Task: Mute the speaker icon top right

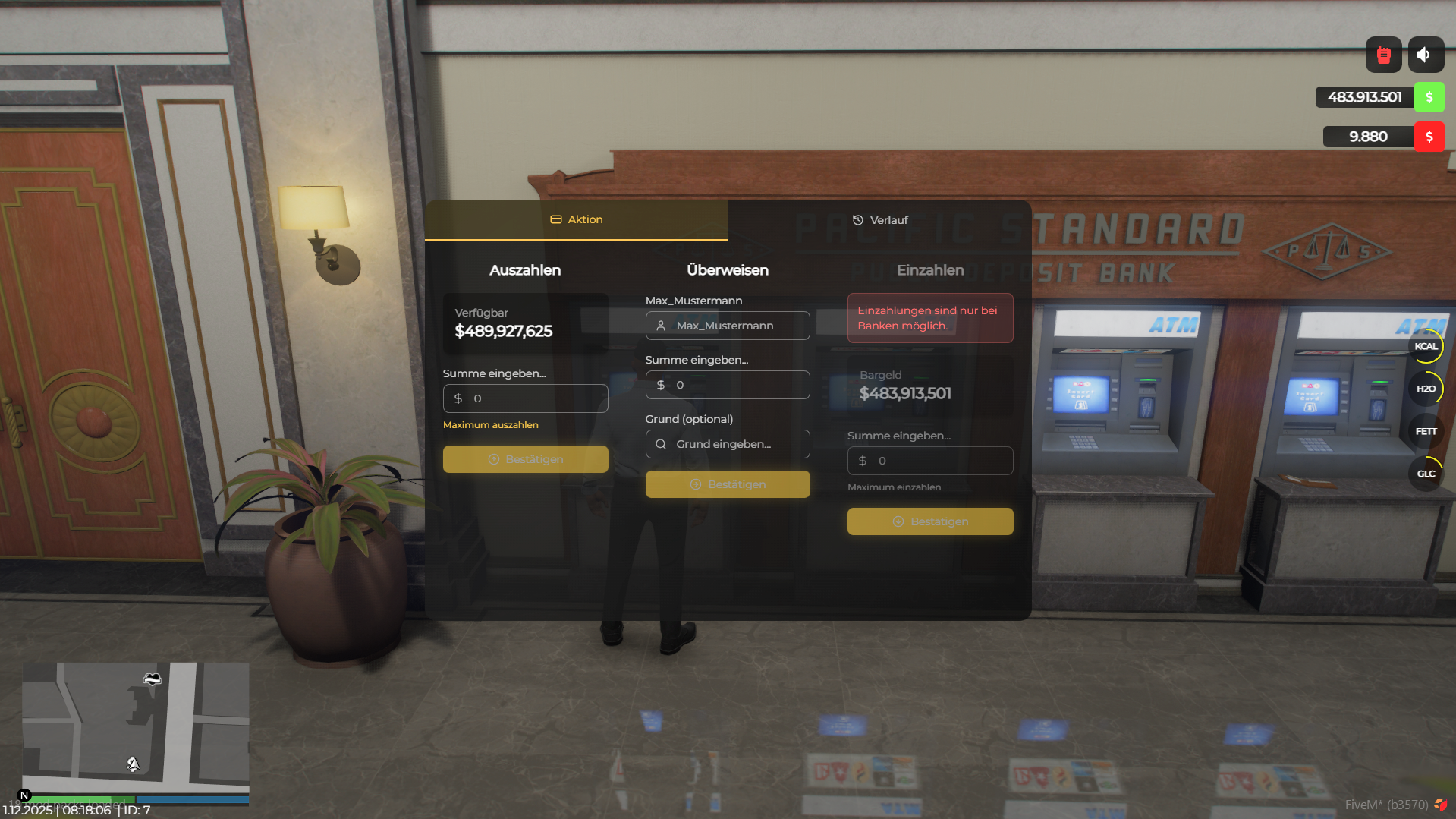Action: 1425,54
